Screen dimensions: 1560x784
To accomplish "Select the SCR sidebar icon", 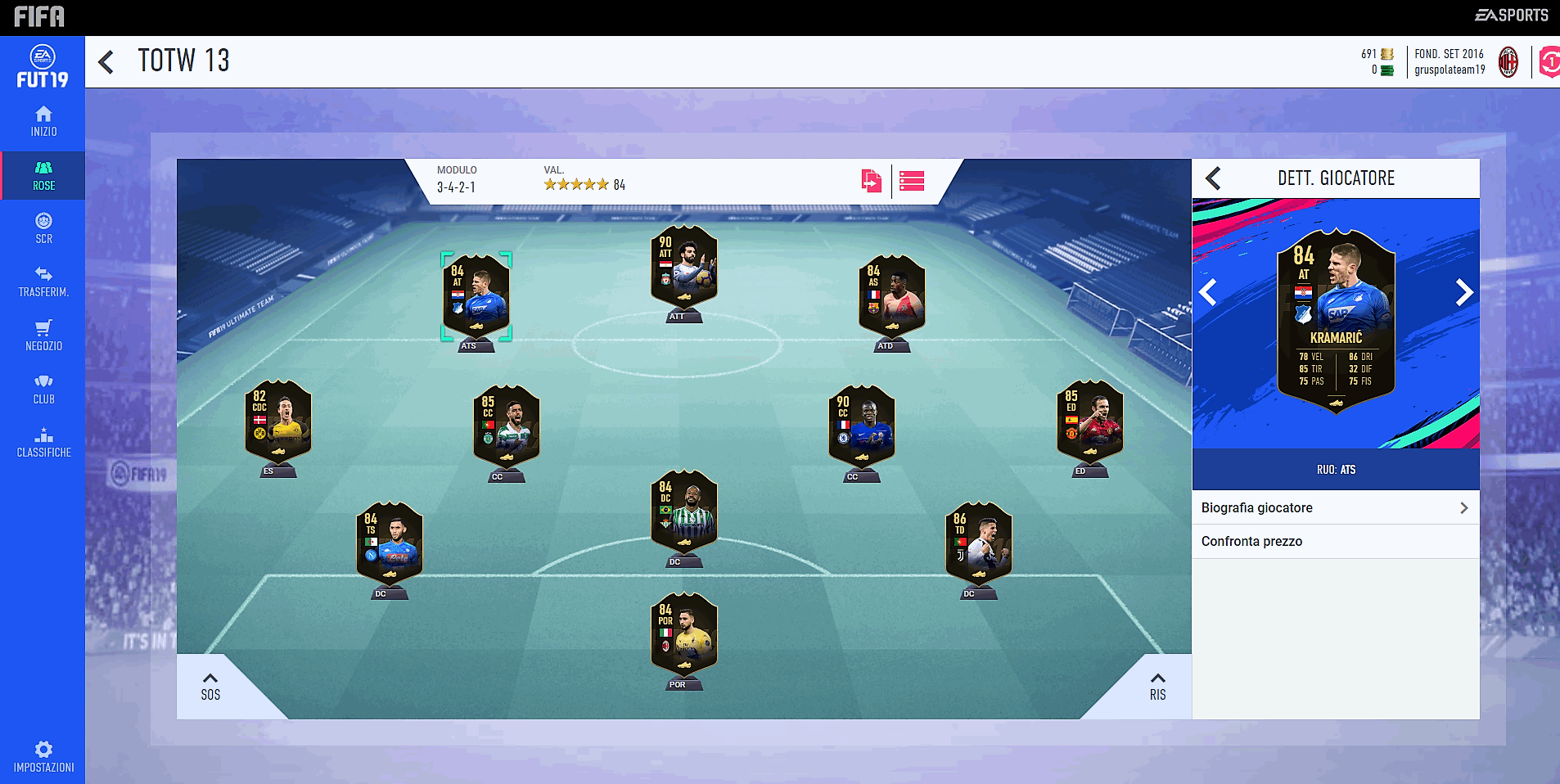I will [43, 229].
